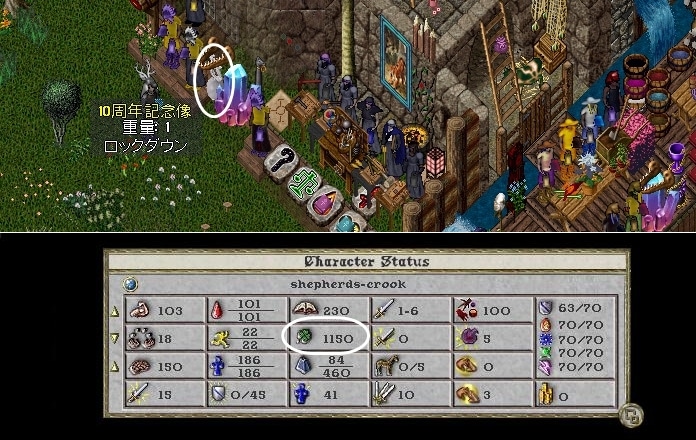Select the character name shepherds-crook field

pos(365,284)
